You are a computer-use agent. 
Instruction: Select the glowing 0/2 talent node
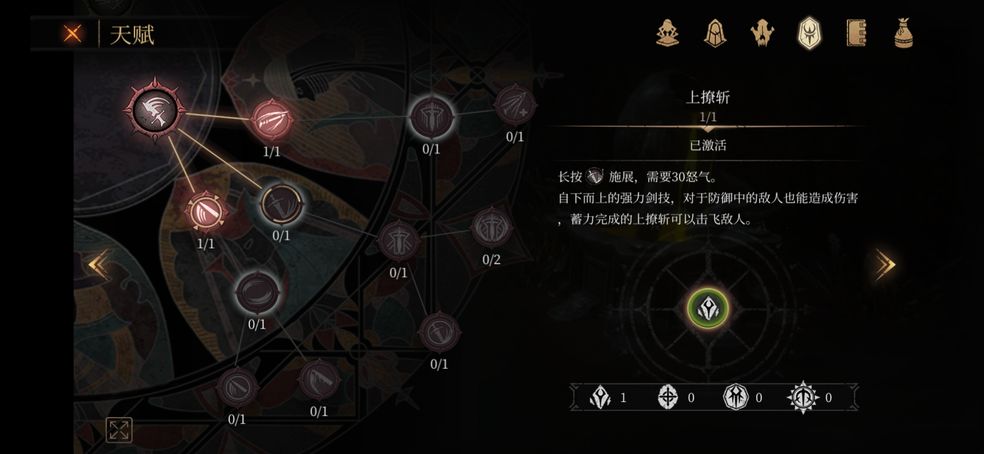[x=491, y=228]
